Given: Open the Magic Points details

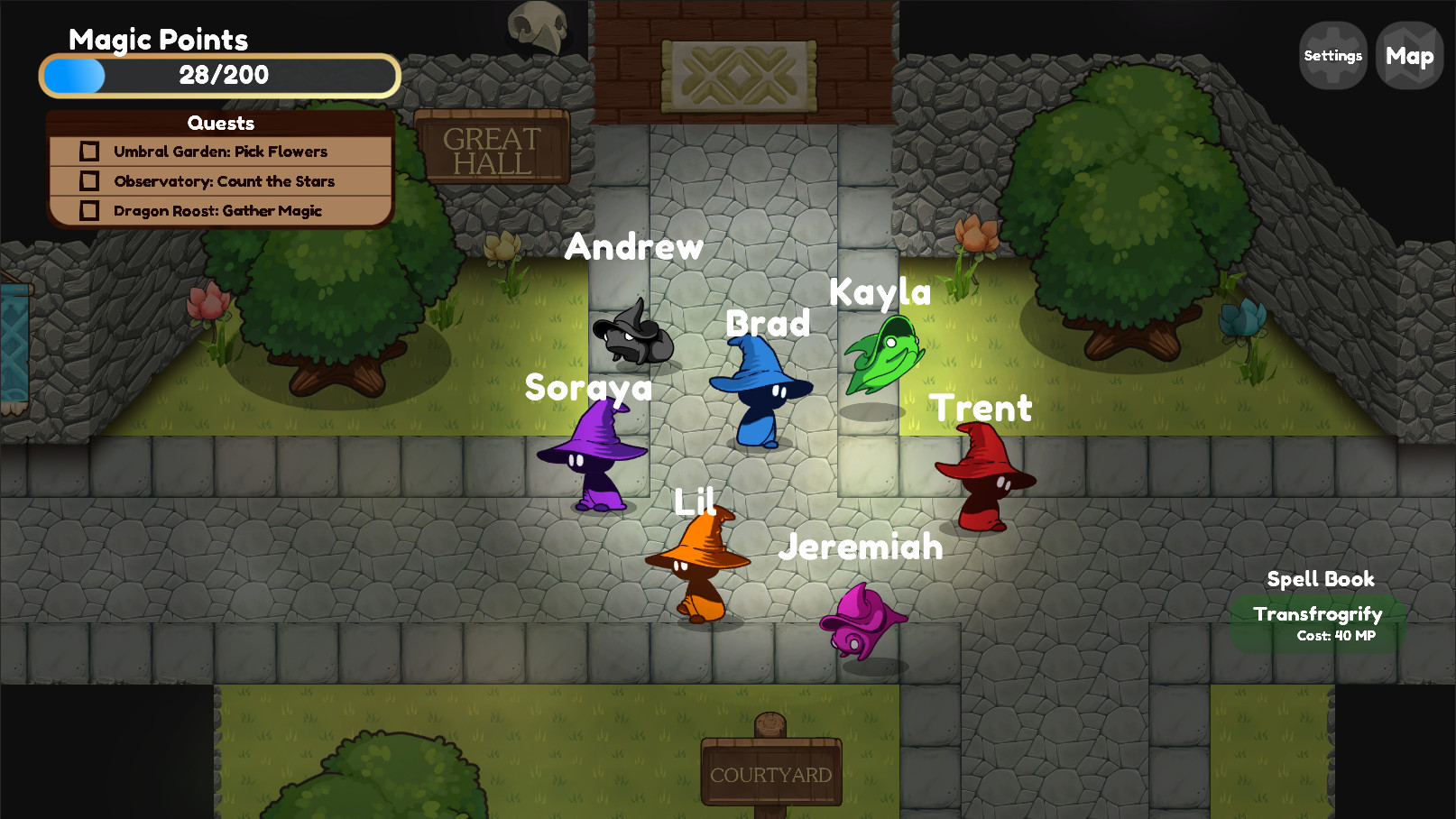Looking at the screenshot, I should tap(158, 40).
